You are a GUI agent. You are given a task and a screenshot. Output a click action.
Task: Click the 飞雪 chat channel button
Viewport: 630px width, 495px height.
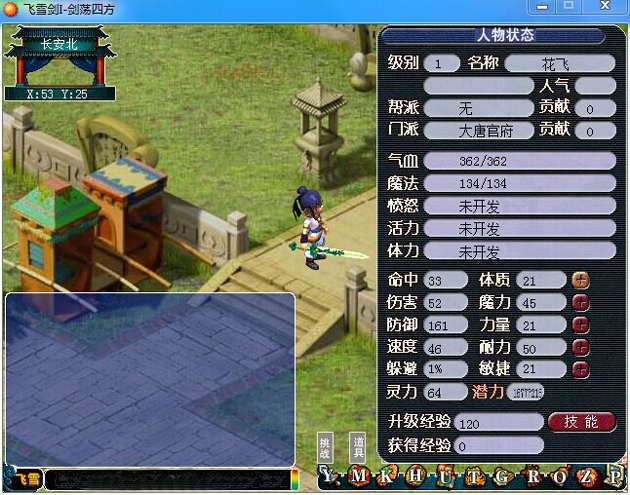pos(25,481)
